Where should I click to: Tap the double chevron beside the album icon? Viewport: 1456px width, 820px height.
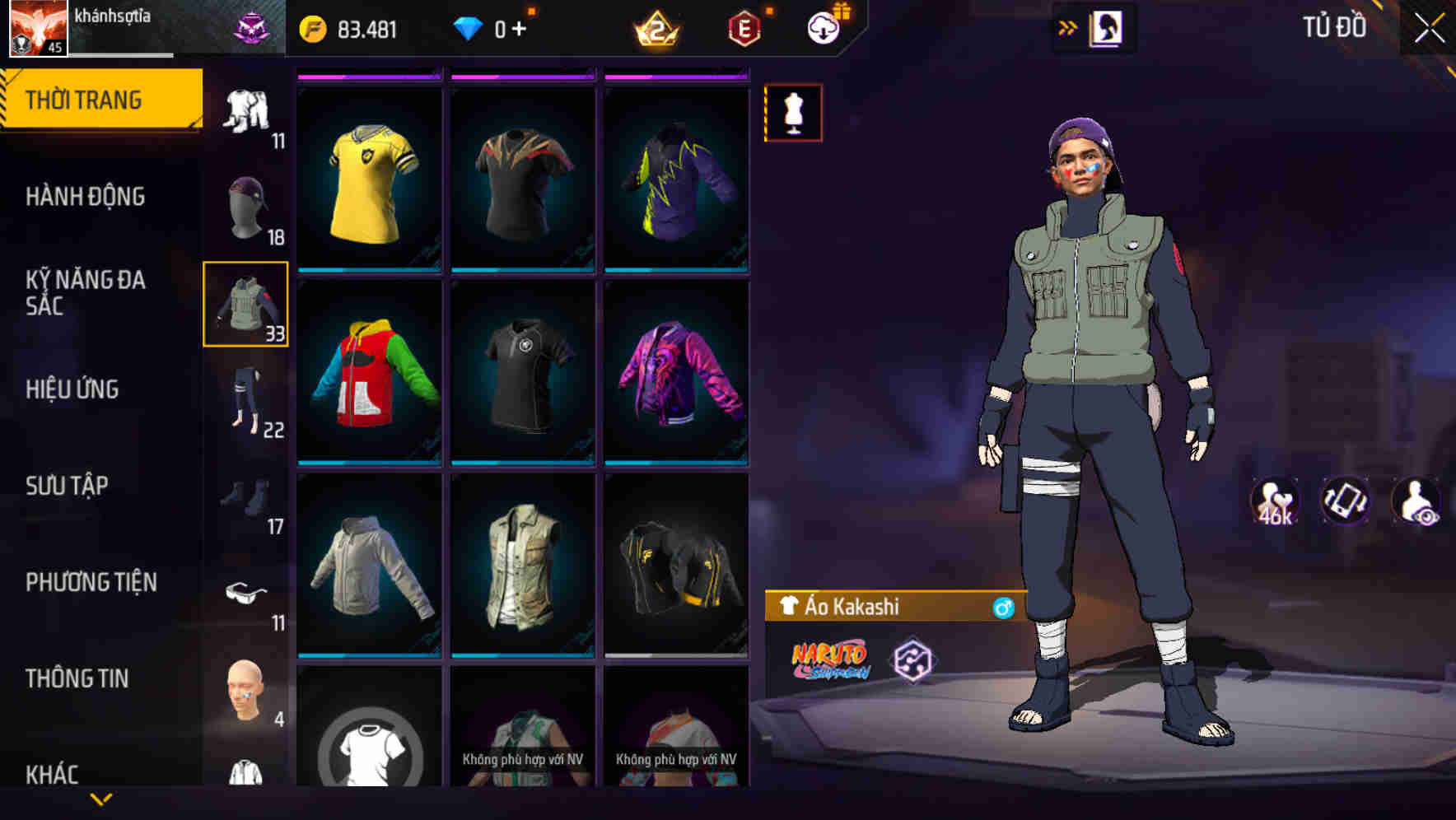tap(1066, 27)
